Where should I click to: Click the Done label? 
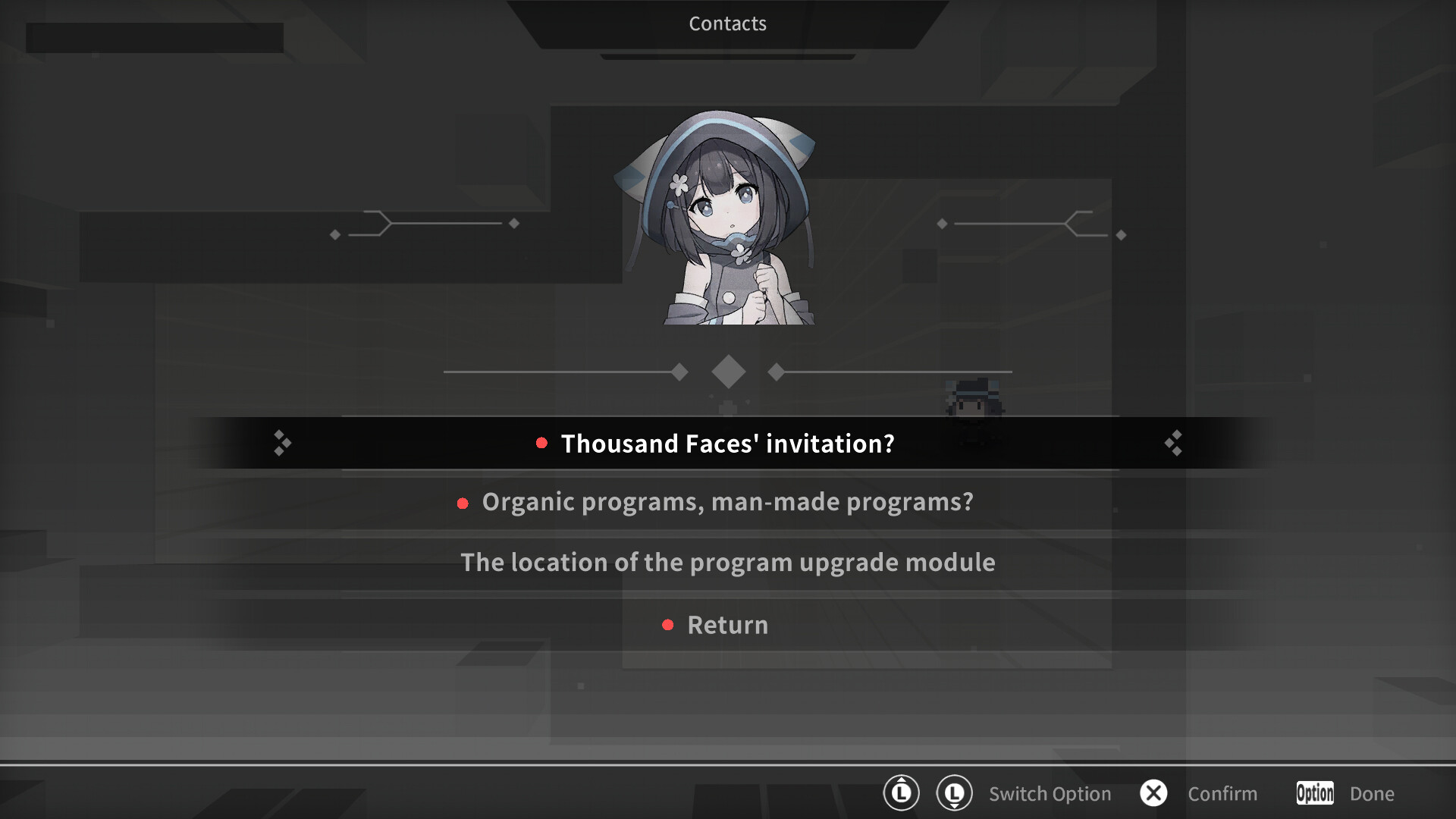(1373, 793)
